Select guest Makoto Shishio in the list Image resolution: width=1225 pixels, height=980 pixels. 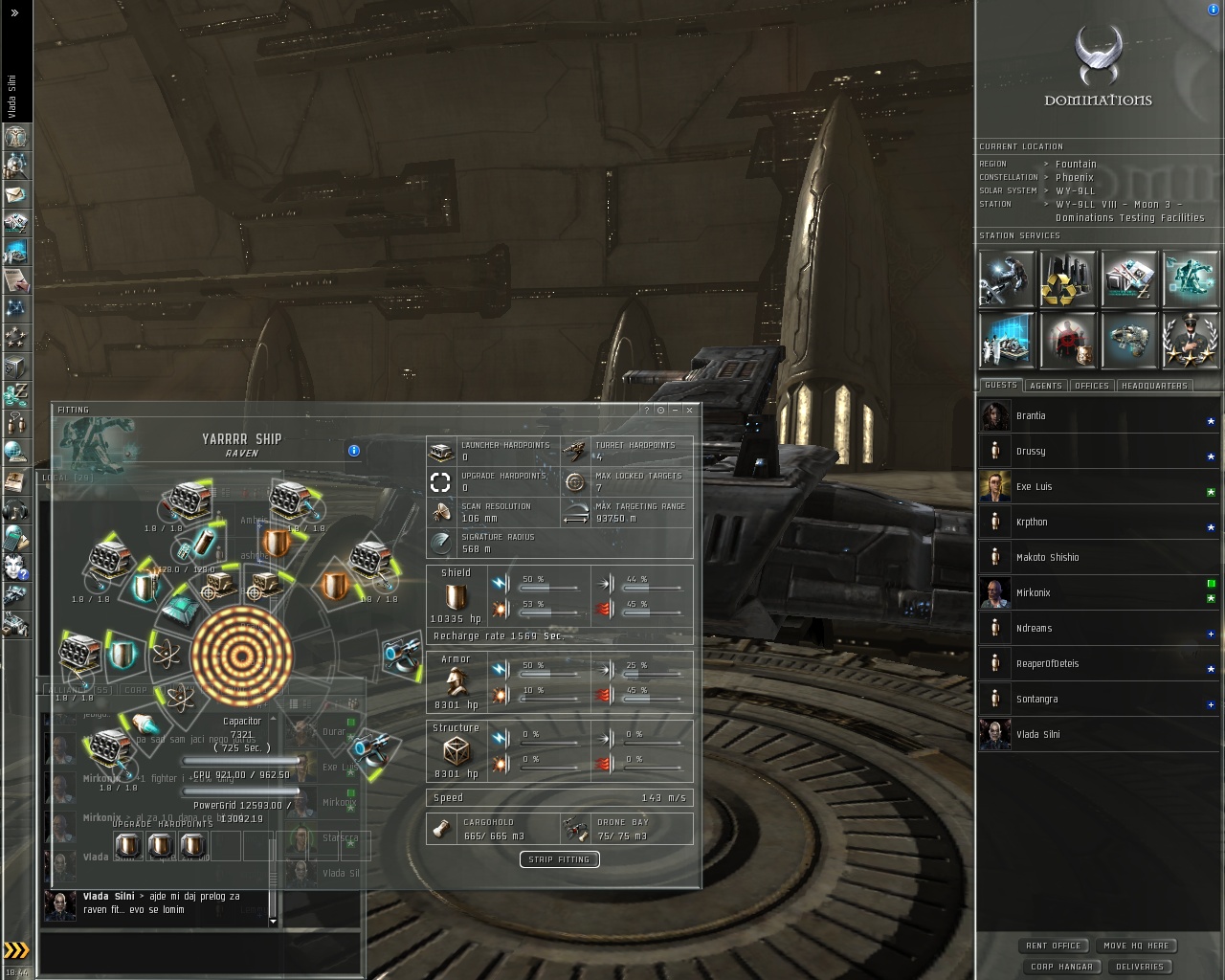point(1047,557)
